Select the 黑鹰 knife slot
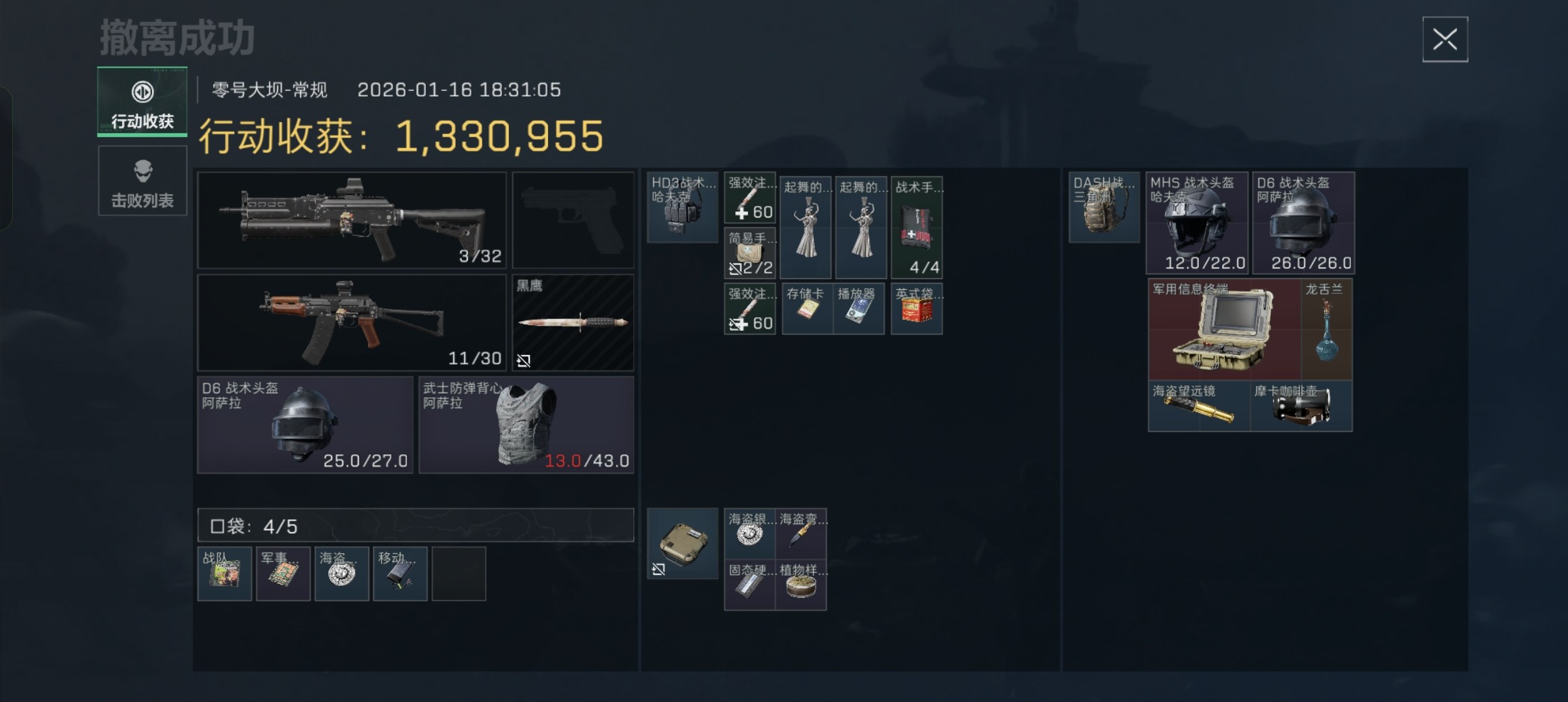Viewport: 1568px width, 702px height. 573,322
